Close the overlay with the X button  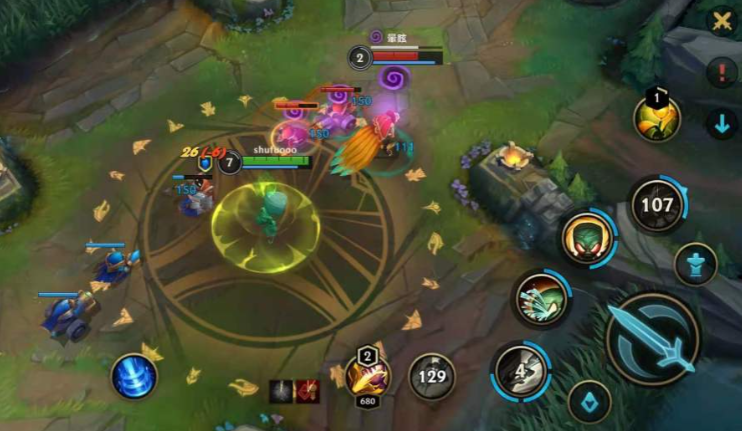click(x=721, y=20)
